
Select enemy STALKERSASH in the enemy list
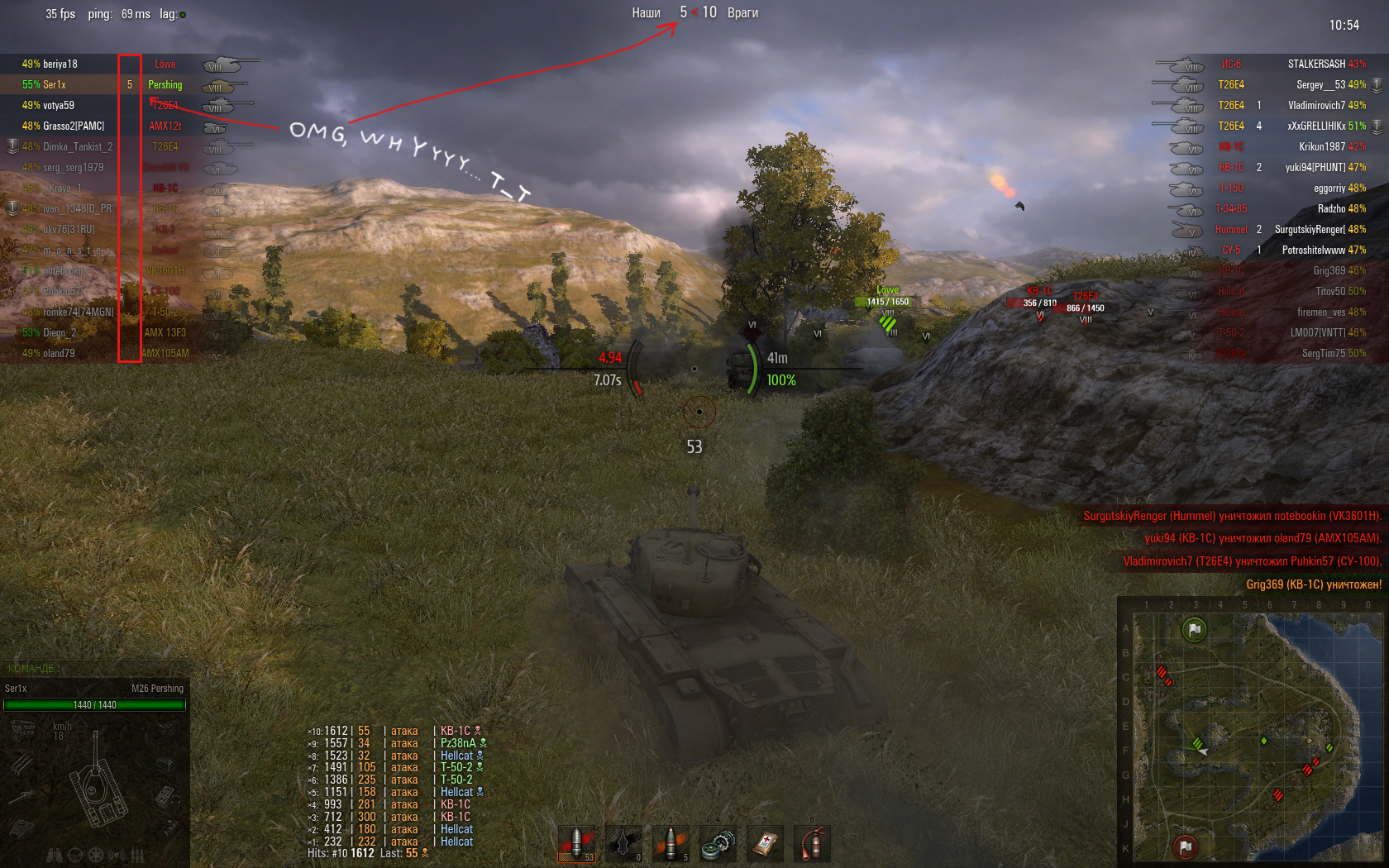pyautogui.click(x=1316, y=64)
